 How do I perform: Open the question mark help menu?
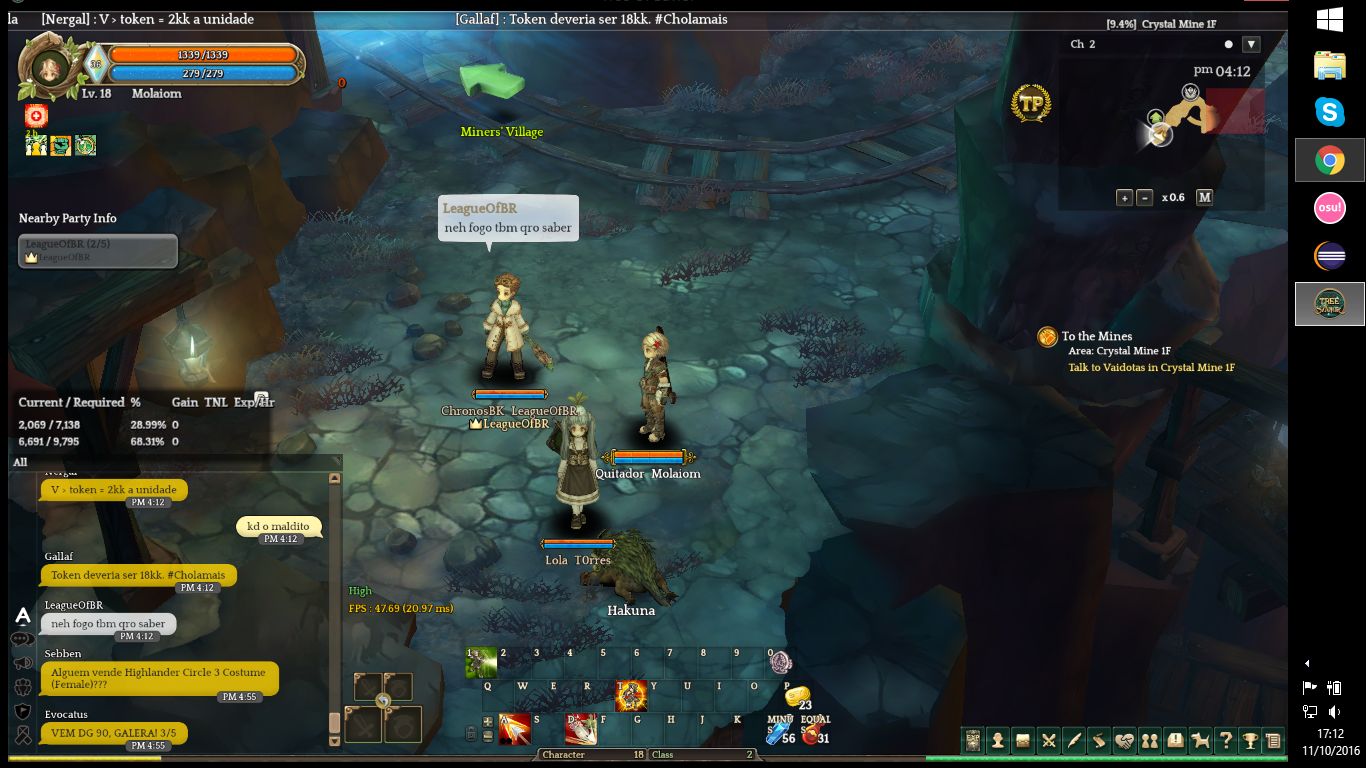1225,741
